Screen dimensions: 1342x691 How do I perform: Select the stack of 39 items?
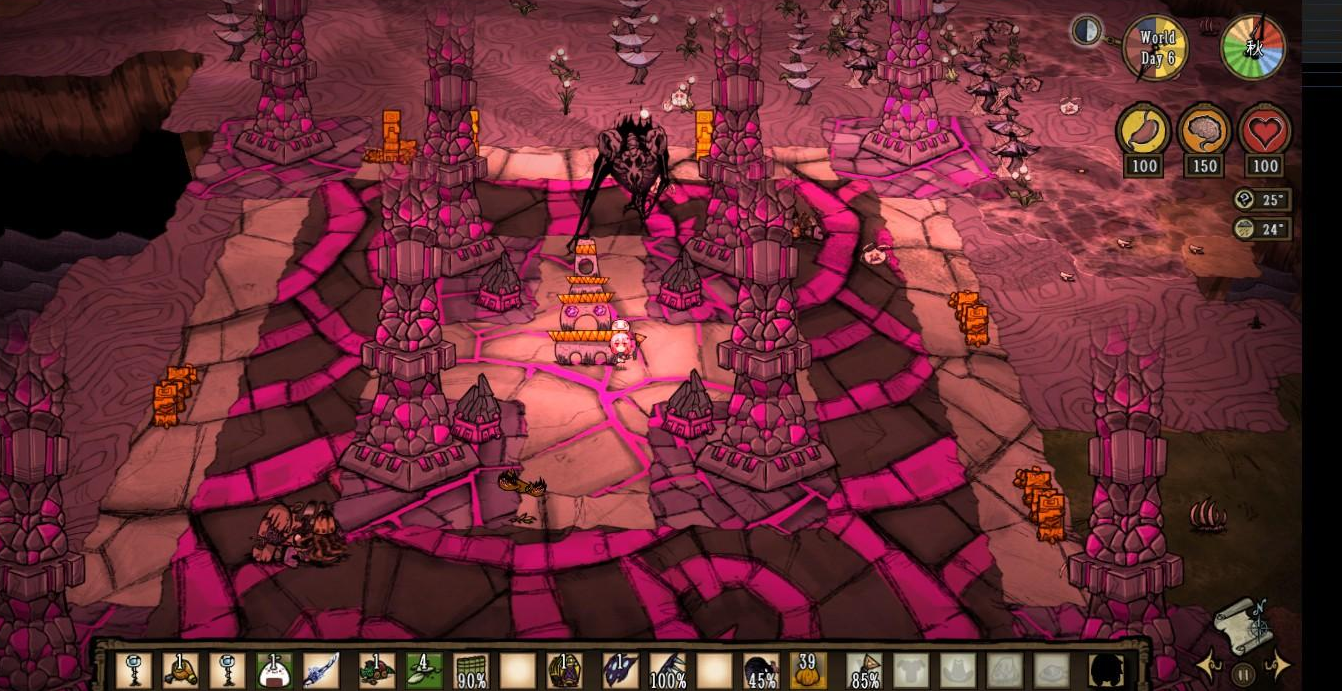[808, 671]
